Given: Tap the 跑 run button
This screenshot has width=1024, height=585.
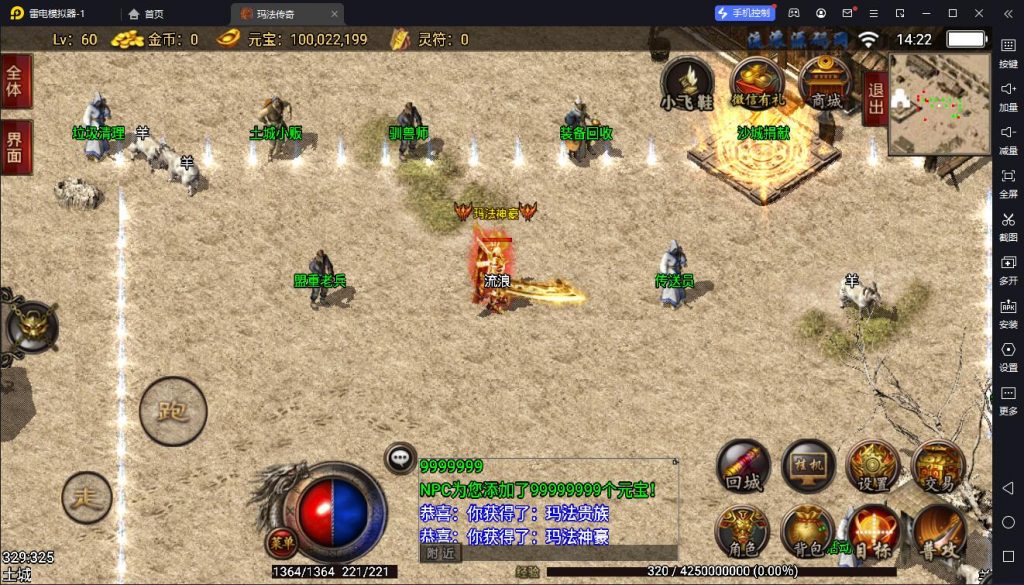Looking at the screenshot, I should 173,410.
